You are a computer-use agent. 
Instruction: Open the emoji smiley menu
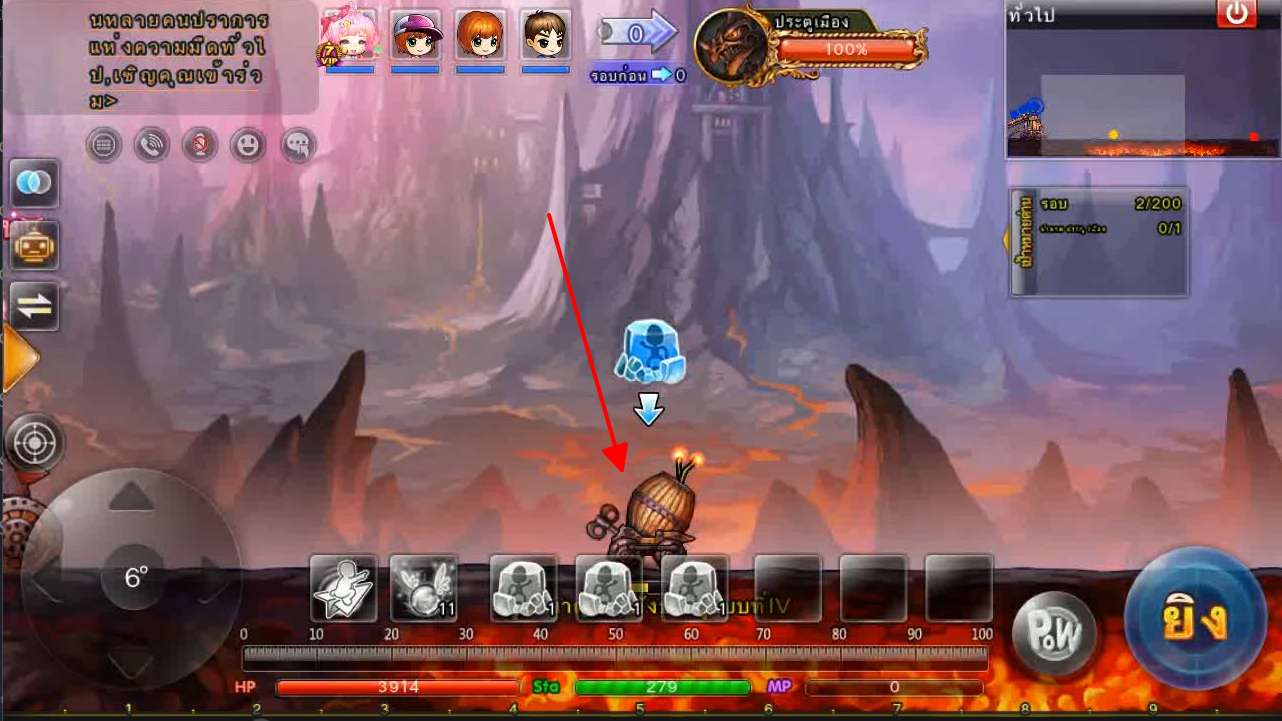tap(248, 146)
